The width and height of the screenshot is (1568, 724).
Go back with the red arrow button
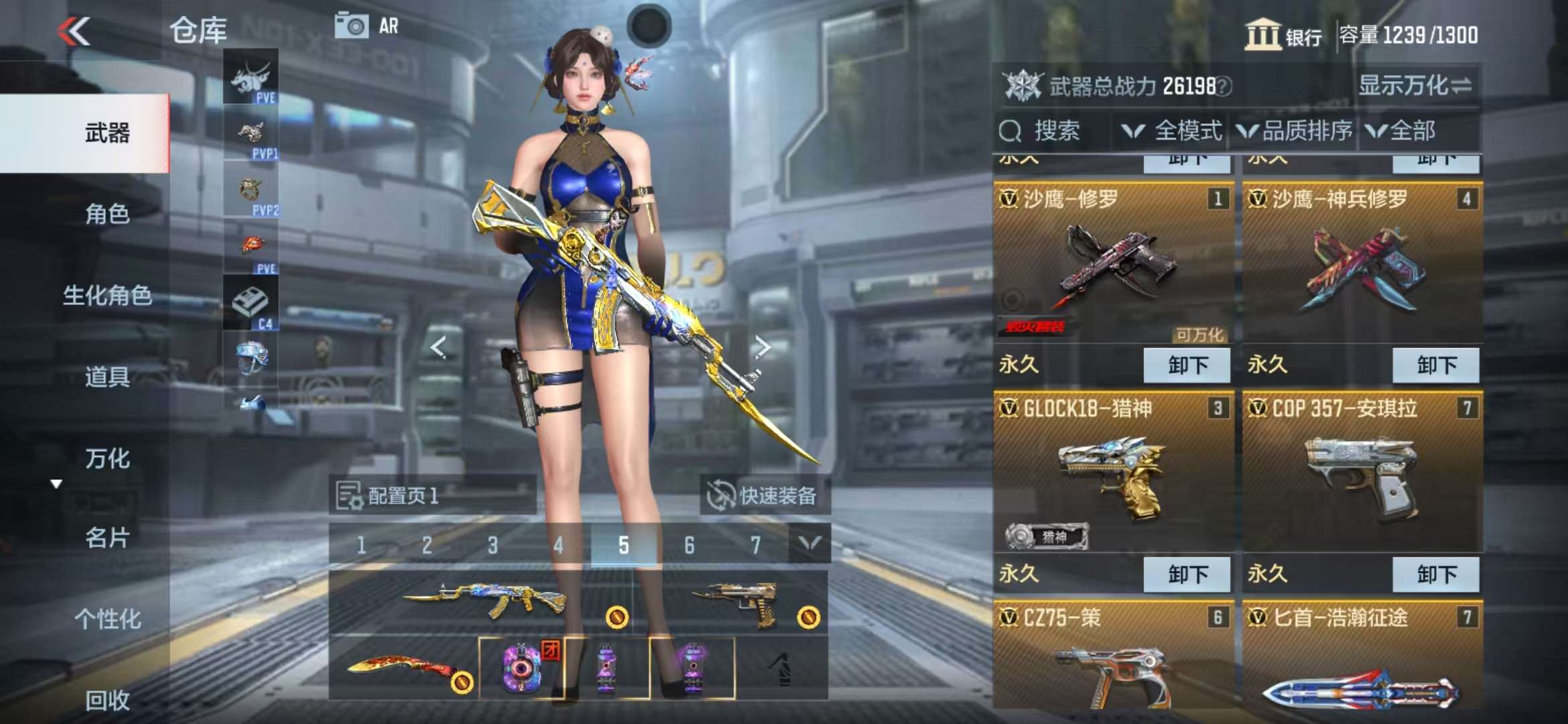74,32
